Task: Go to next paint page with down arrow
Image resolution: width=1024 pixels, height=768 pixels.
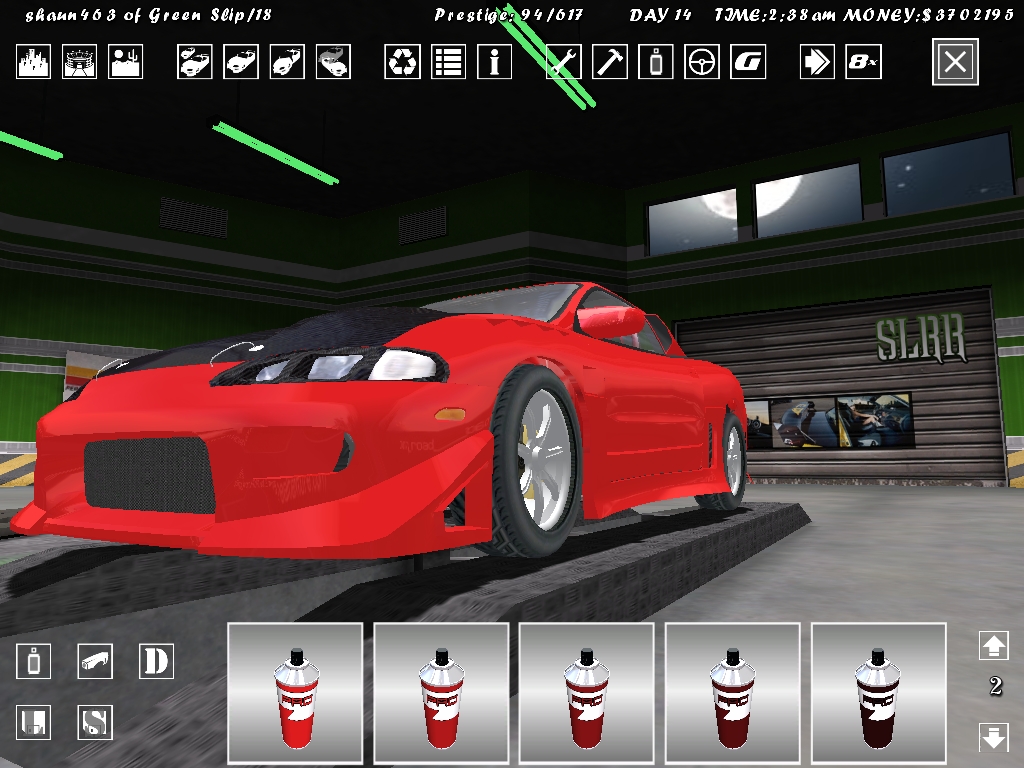Action: pos(993,738)
